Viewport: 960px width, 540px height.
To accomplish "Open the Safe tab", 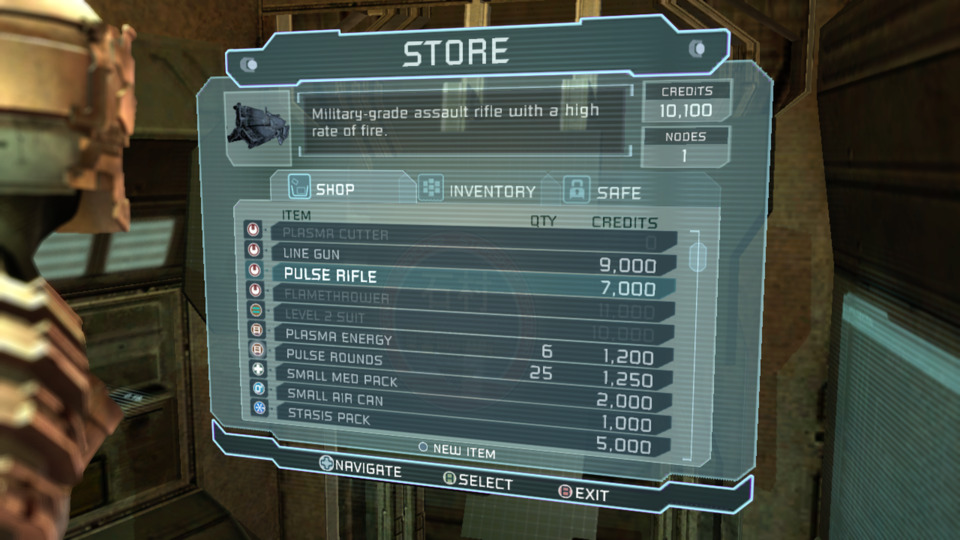I will pos(603,191).
